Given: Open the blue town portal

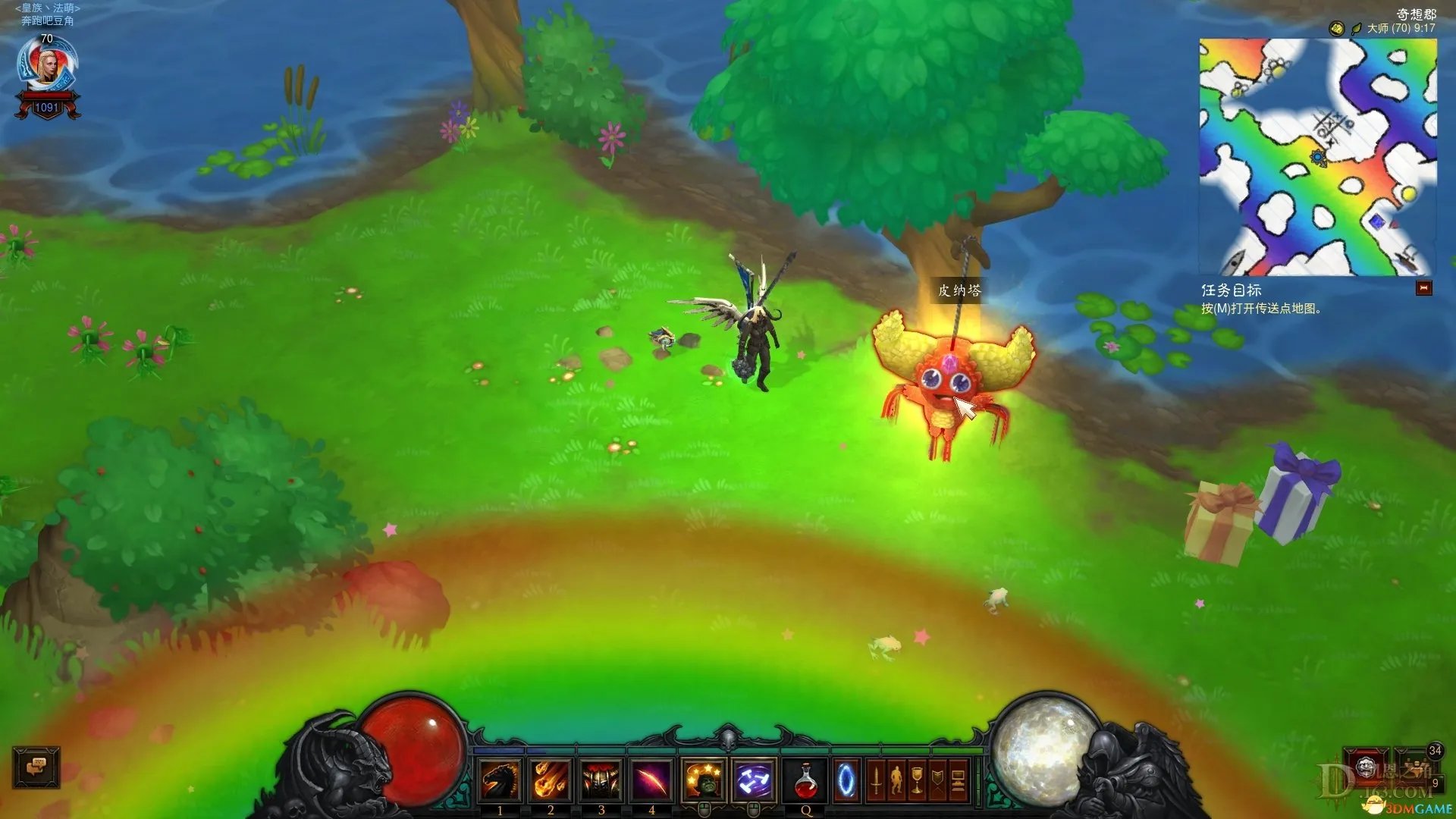Looking at the screenshot, I should (846, 780).
